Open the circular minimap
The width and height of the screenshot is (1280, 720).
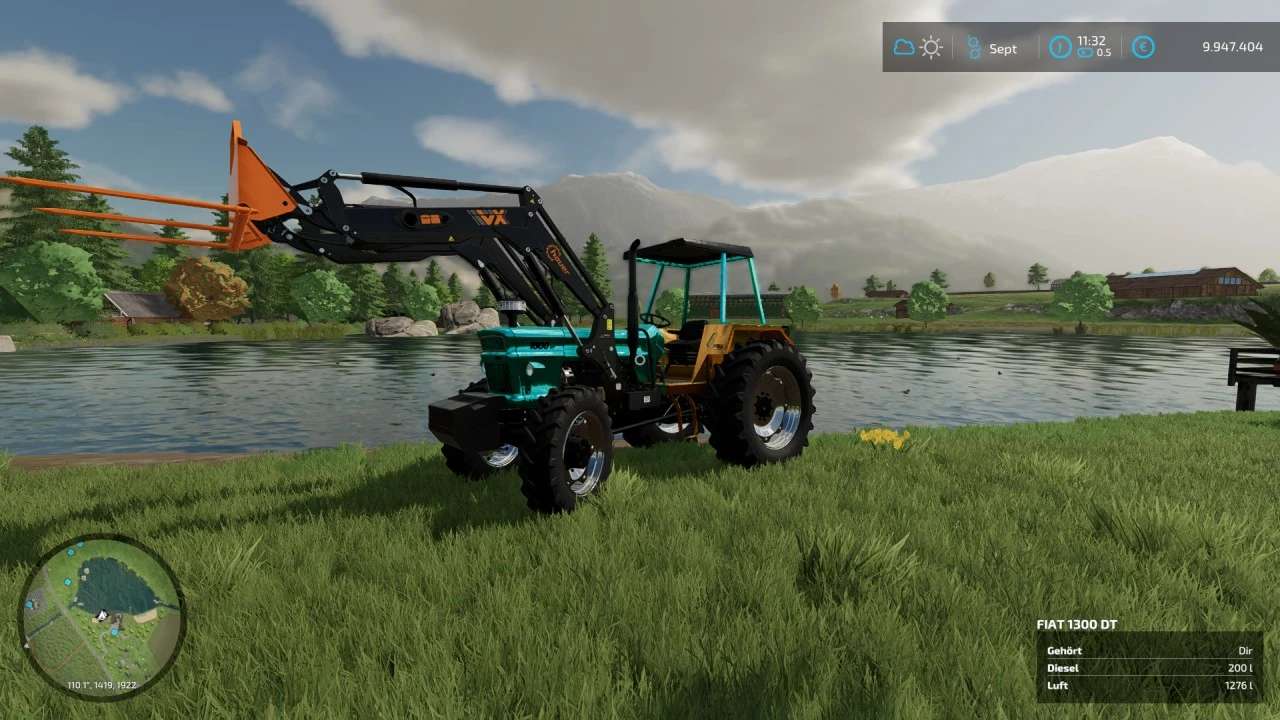pos(101,615)
